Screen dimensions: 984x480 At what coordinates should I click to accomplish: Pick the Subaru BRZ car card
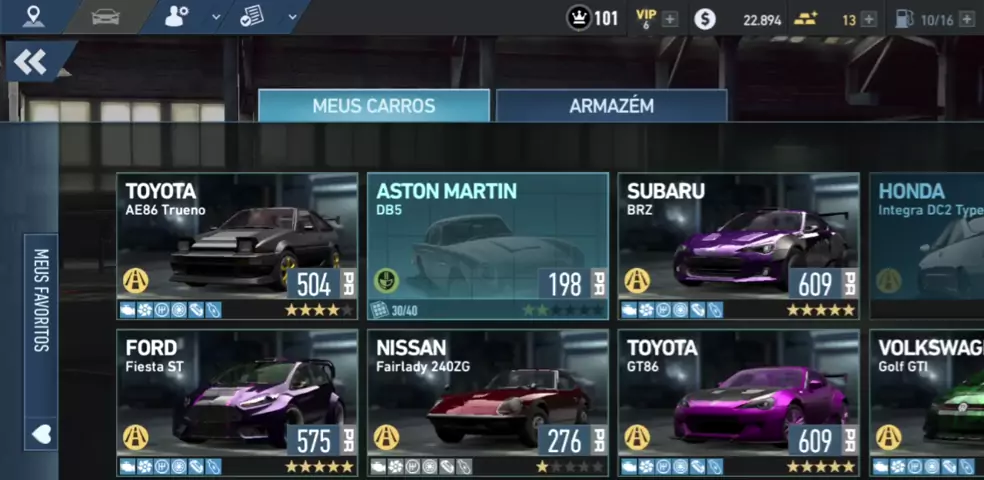pyautogui.click(x=738, y=245)
